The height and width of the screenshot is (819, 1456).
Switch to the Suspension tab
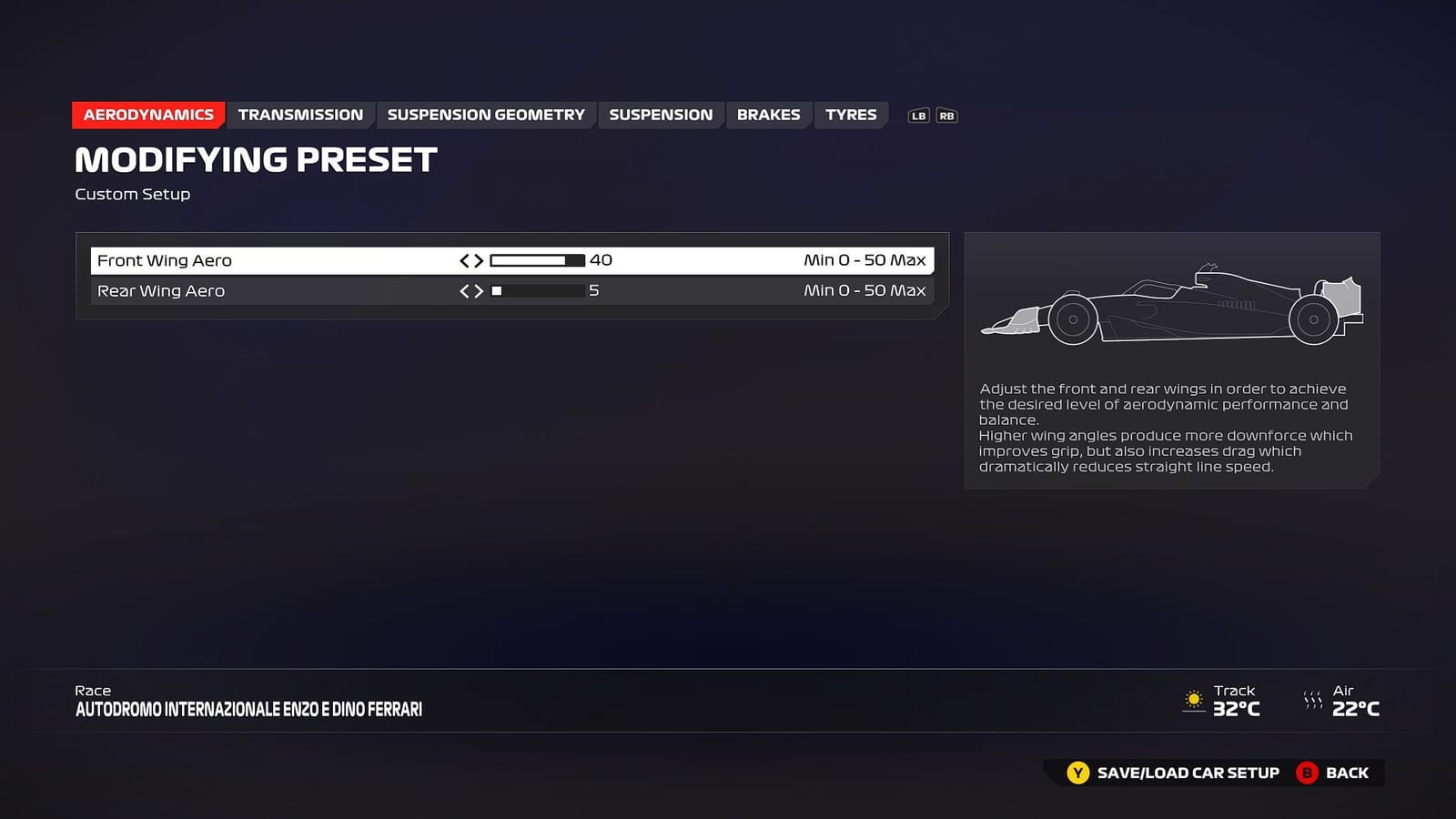pos(662,115)
